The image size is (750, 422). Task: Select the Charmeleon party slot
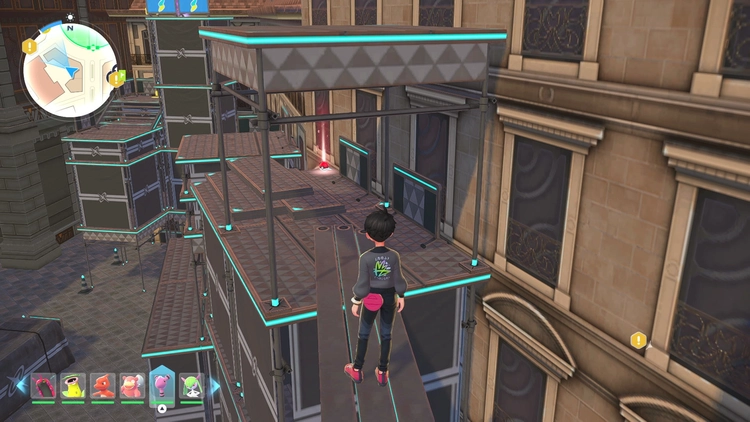click(x=103, y=385)
